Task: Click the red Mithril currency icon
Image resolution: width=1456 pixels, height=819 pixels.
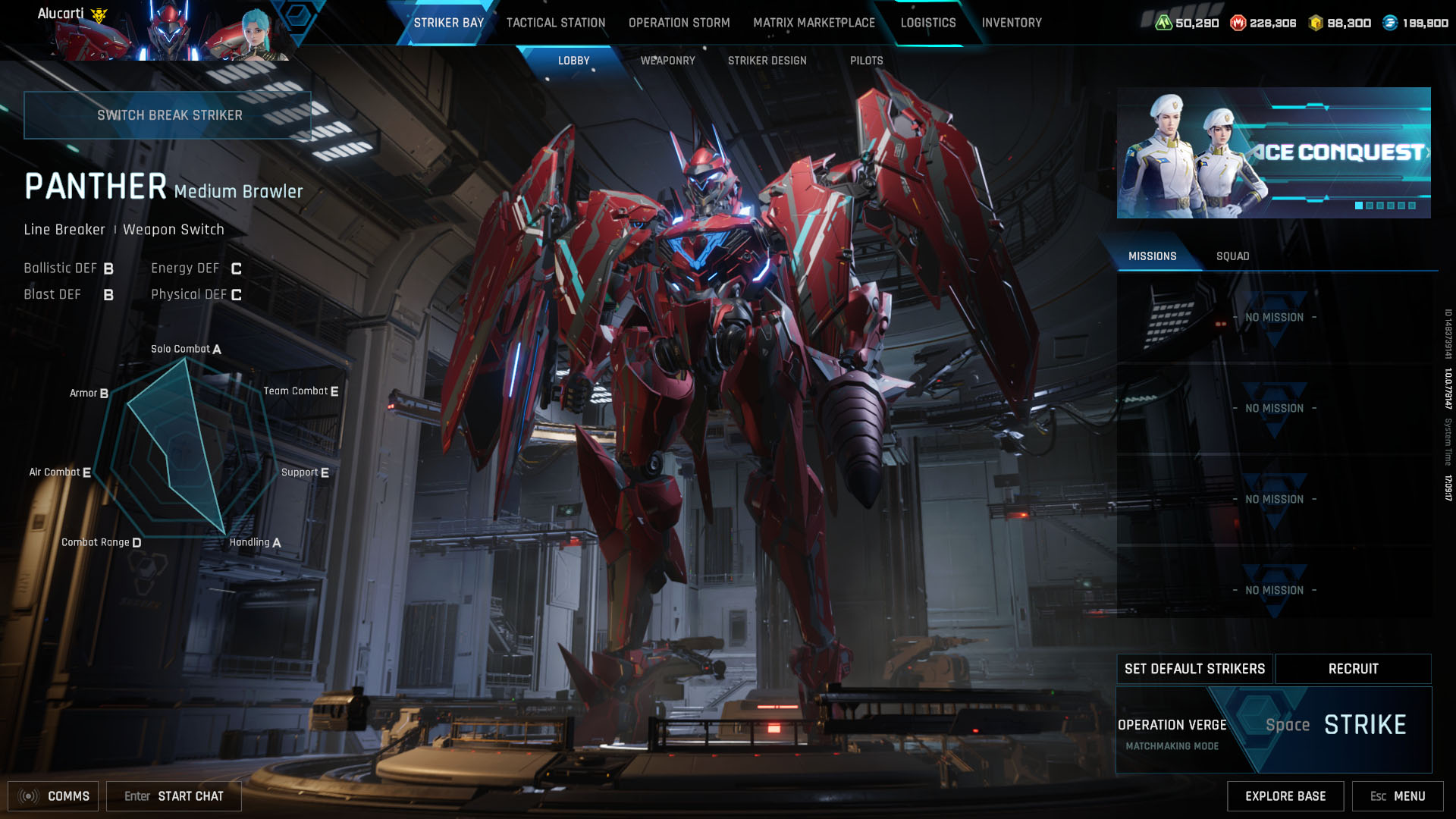Action: coord(1238,24)
